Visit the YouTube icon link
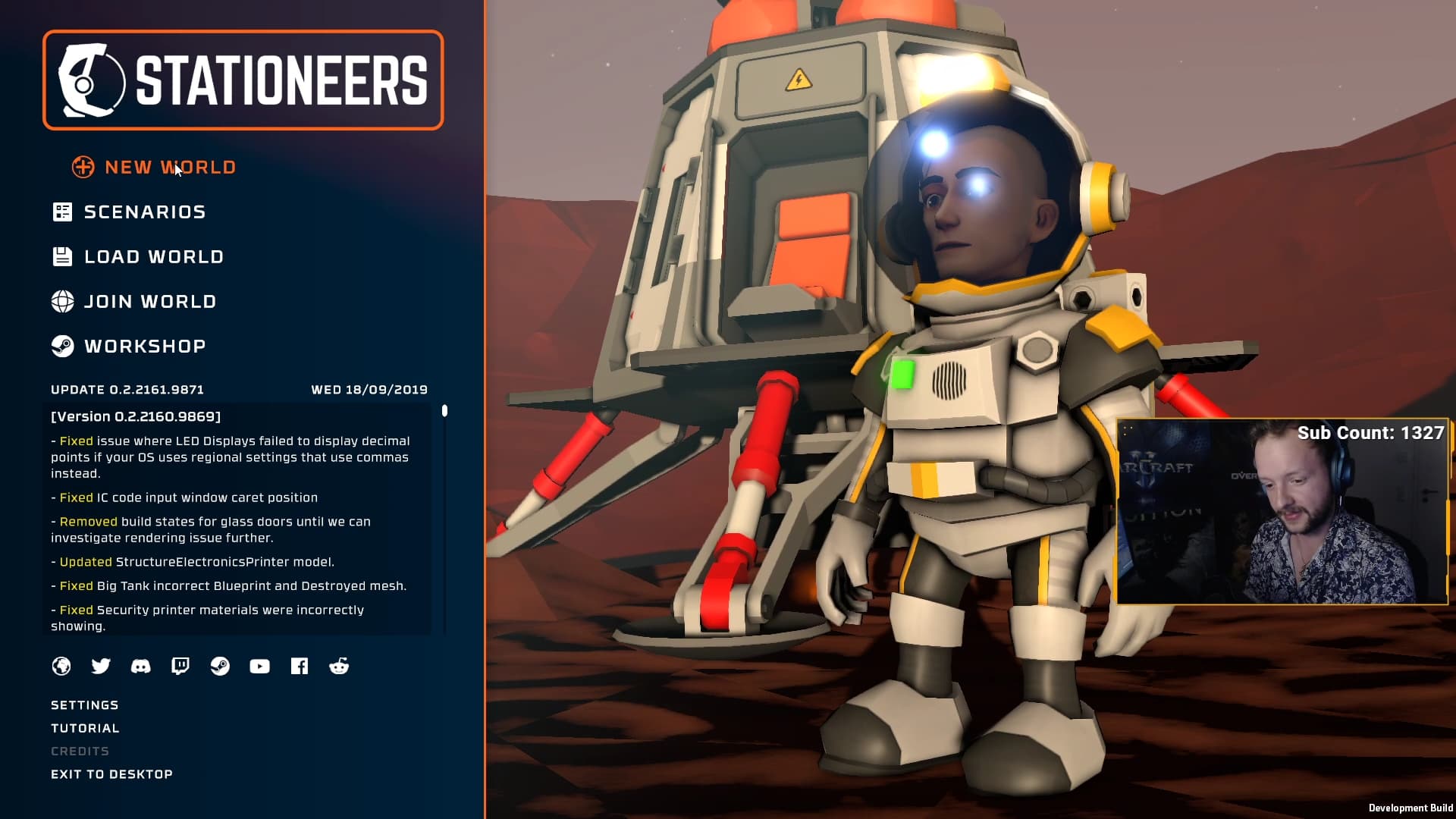The height and width of the screenshot is (819, 1456). tap(259, 666)
